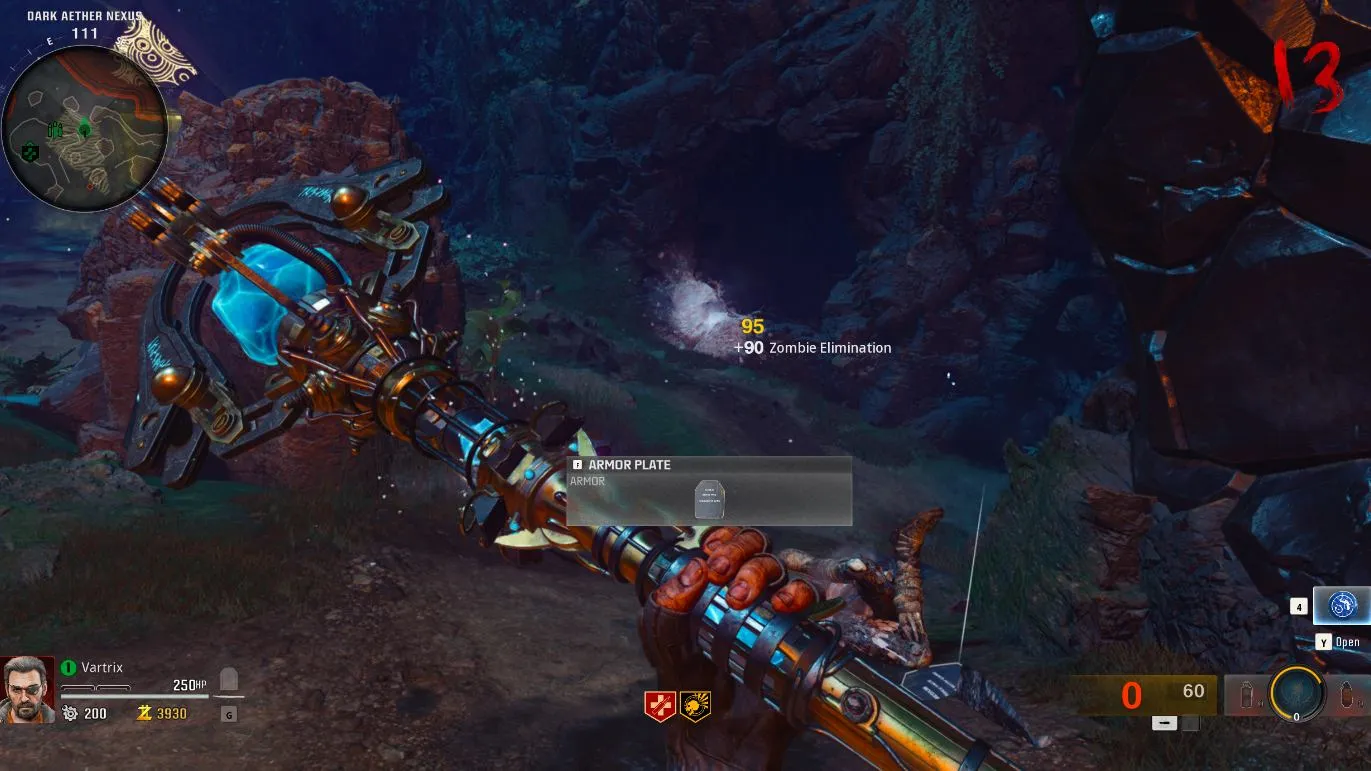1371x771 pixels.
Task: Click the green shield marker on minimap
Action: 30,151
